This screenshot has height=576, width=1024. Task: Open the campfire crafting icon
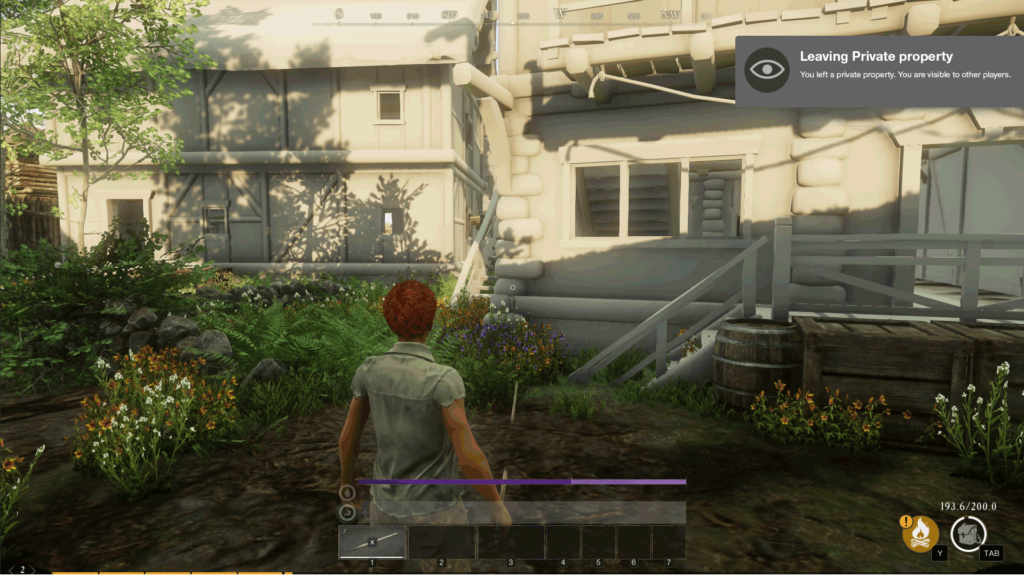click(x=920, y=533)
